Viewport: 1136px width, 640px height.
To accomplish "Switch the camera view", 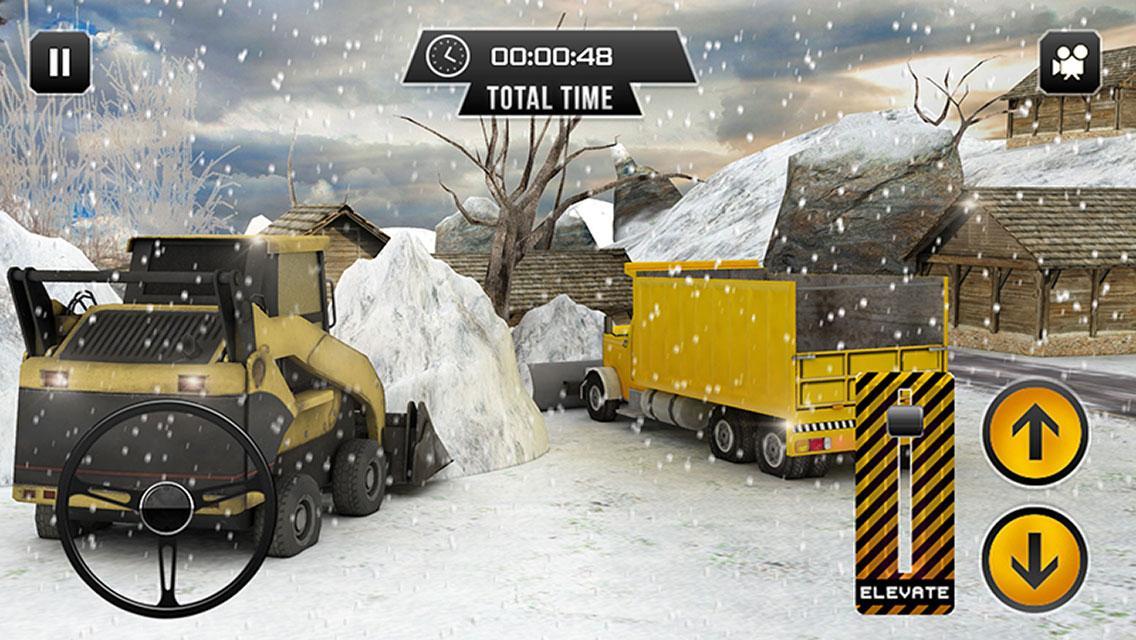I will tap(1070, 62).
